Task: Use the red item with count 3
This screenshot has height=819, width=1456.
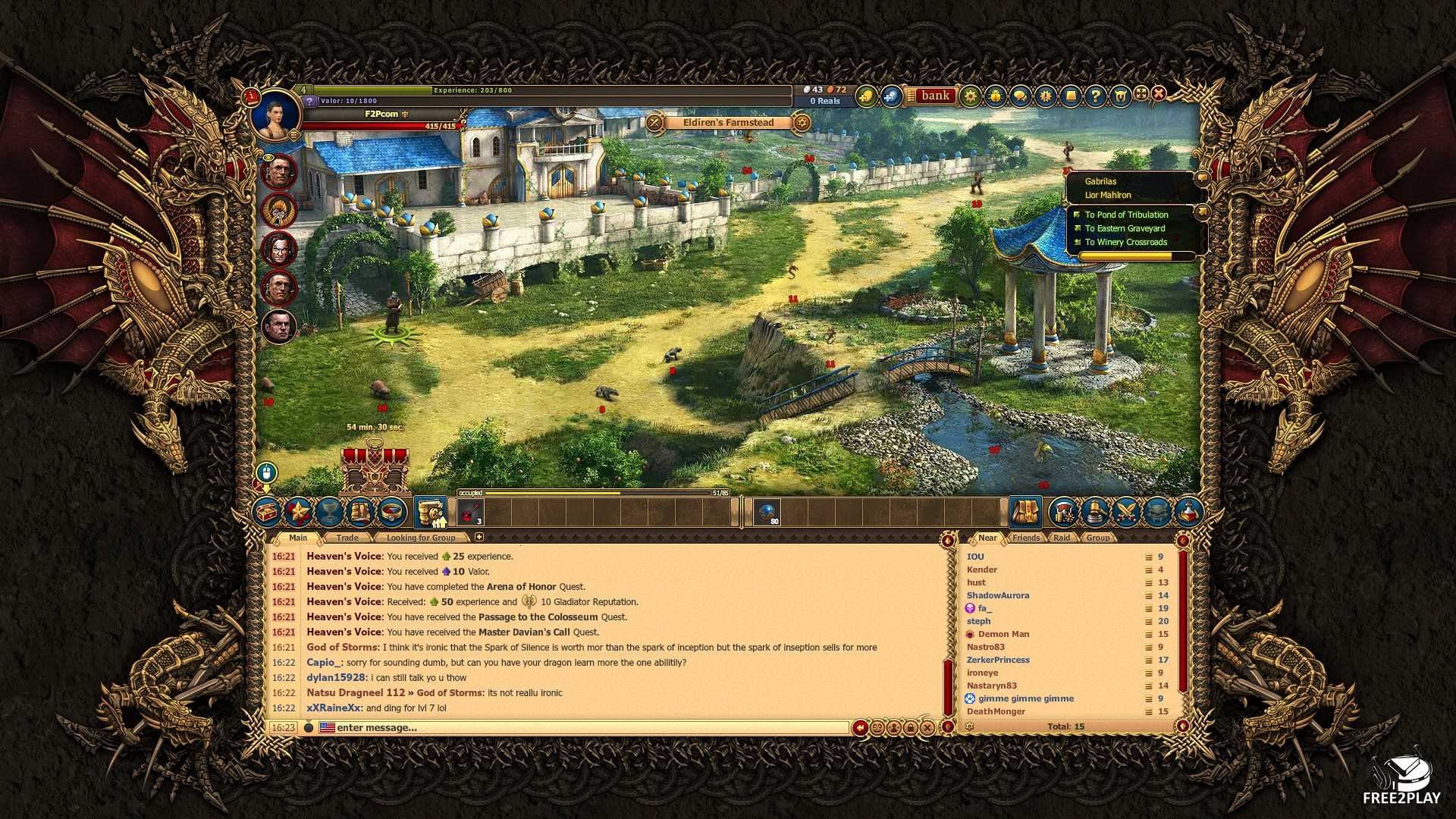Action: [x=471, y=513]
